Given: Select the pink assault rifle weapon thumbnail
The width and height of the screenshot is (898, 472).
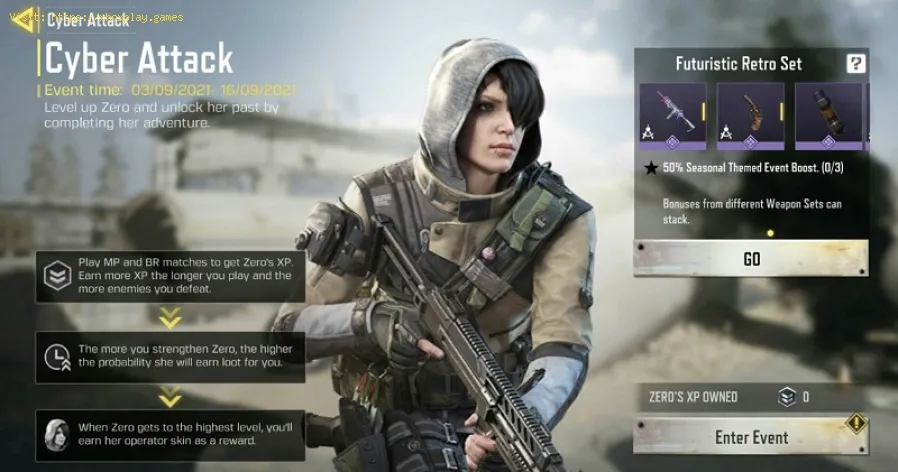Looking at the screenshot, I should [672, 116].
